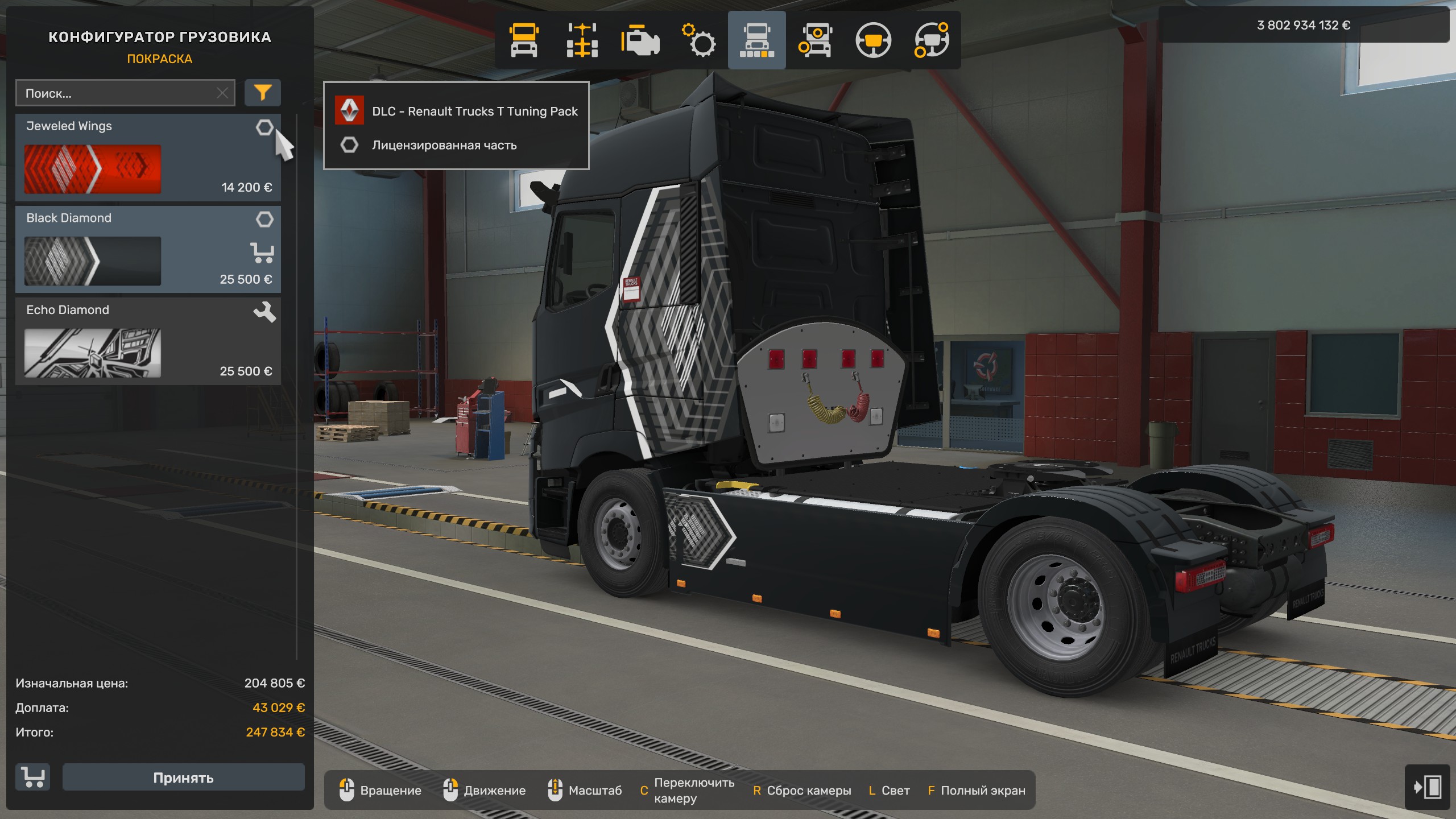The height and width of the screenshot is (819, 1456).
Task: Pick the Echo Diamond paint job
Action: (92, 353)
